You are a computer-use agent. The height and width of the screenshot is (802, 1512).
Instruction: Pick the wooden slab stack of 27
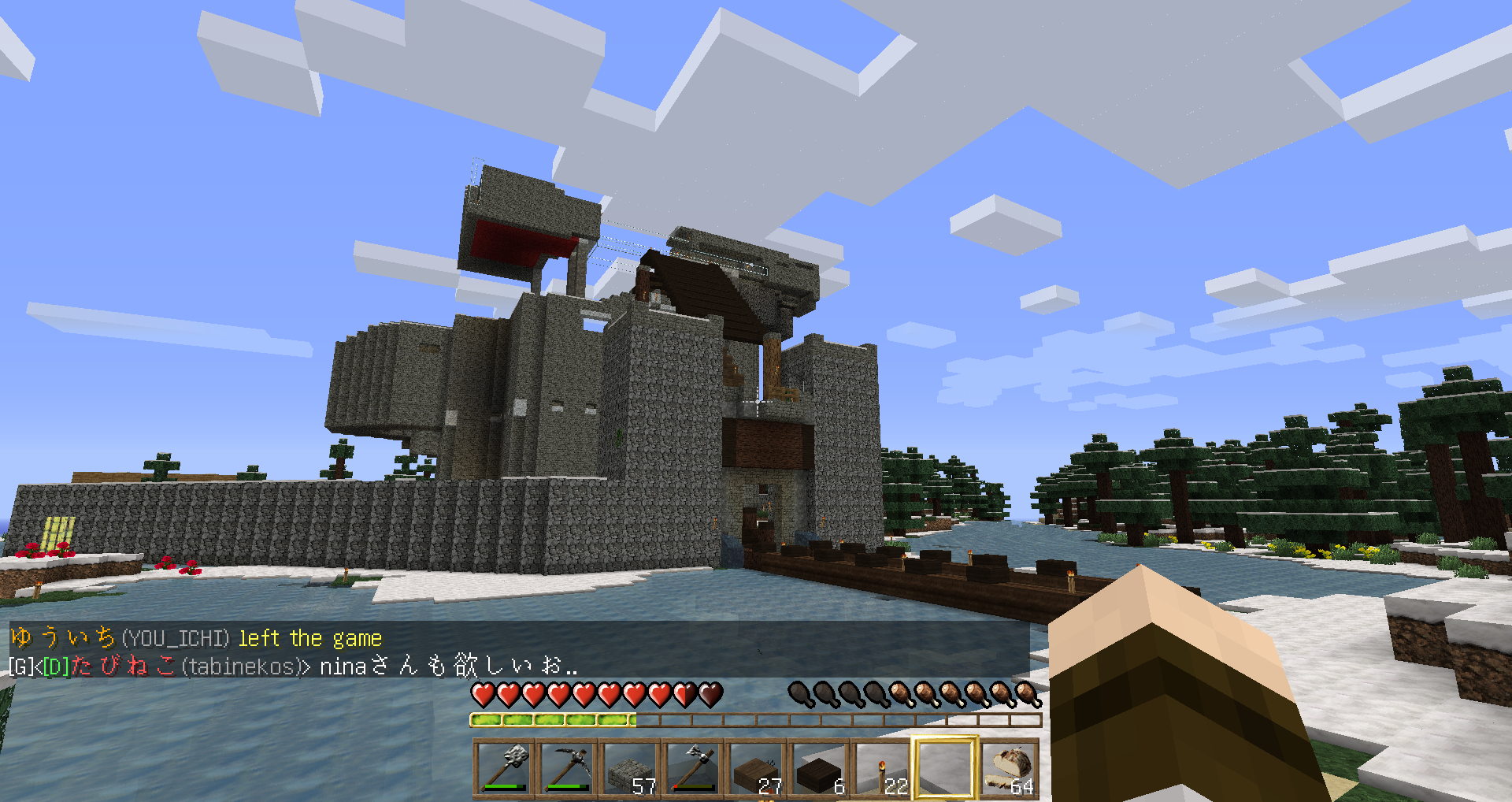point(757,768)
